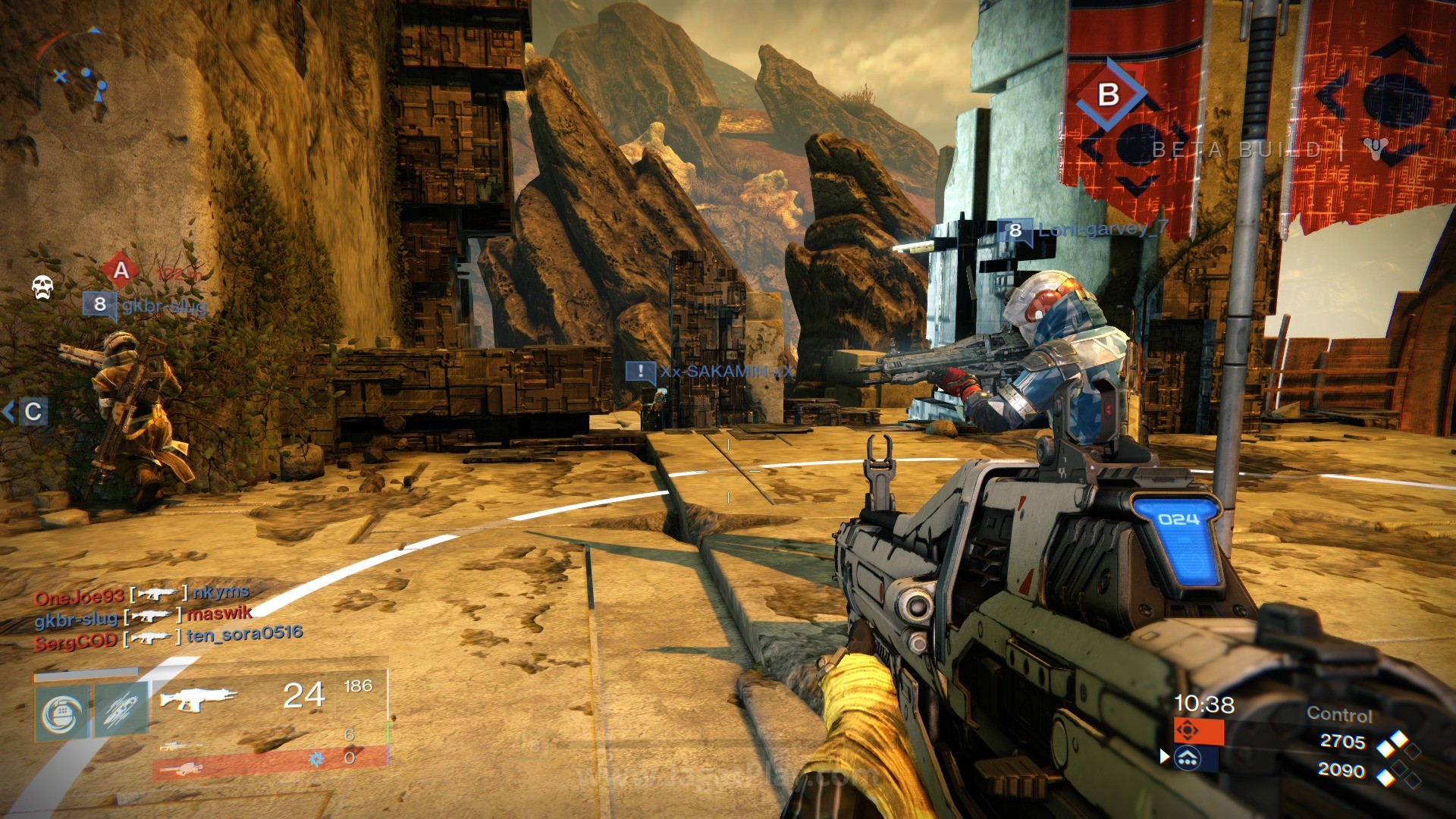Select the gkbr-slug player nameplate
The image size is (1456, 819).
(145, 306)
